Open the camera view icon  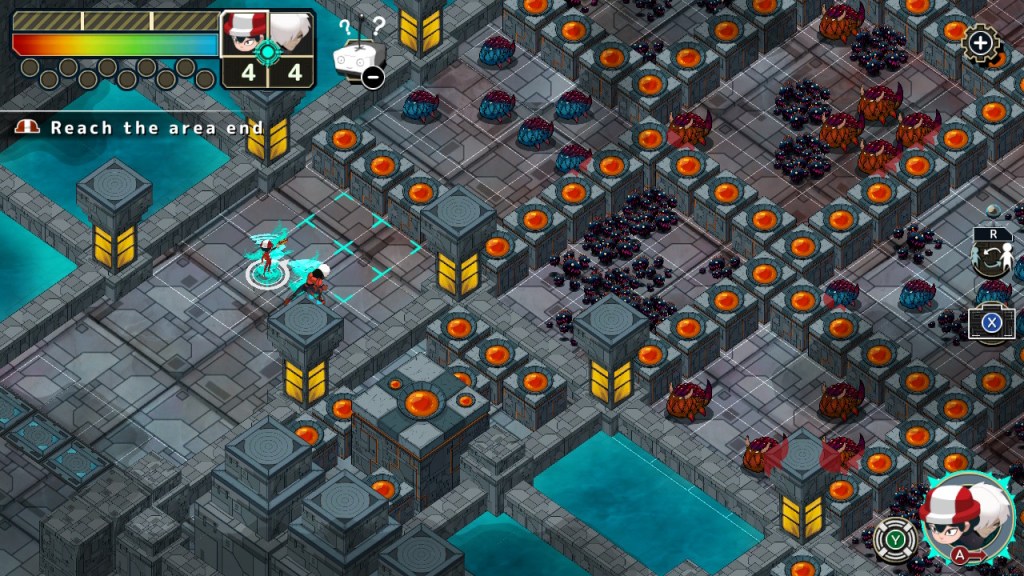(991, 322)
